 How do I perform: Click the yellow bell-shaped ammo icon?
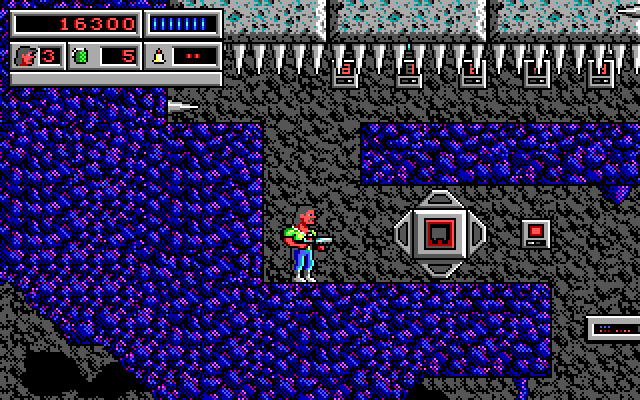coord(158,55)
